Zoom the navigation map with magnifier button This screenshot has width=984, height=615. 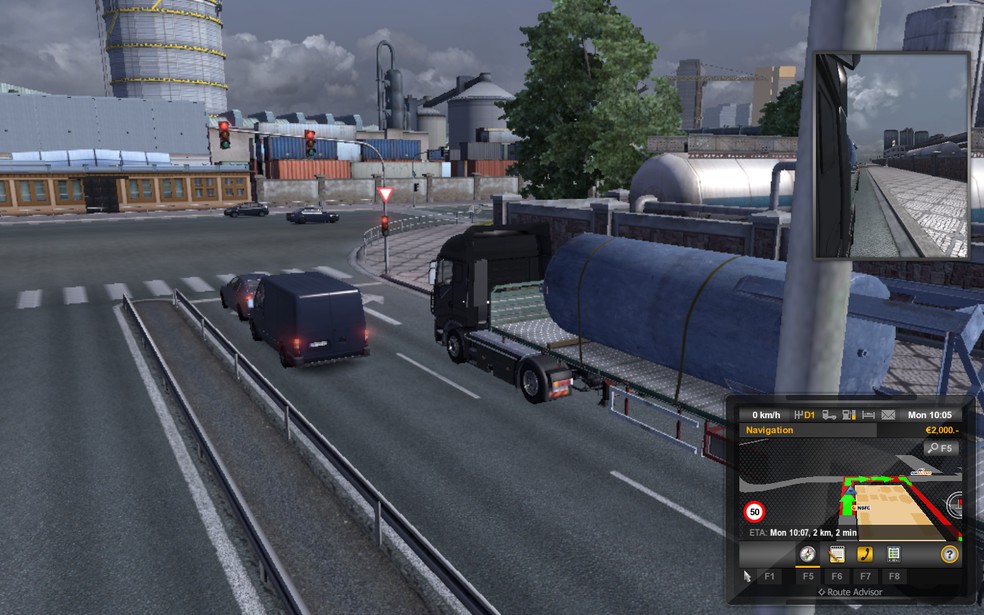tap(940, 448)
